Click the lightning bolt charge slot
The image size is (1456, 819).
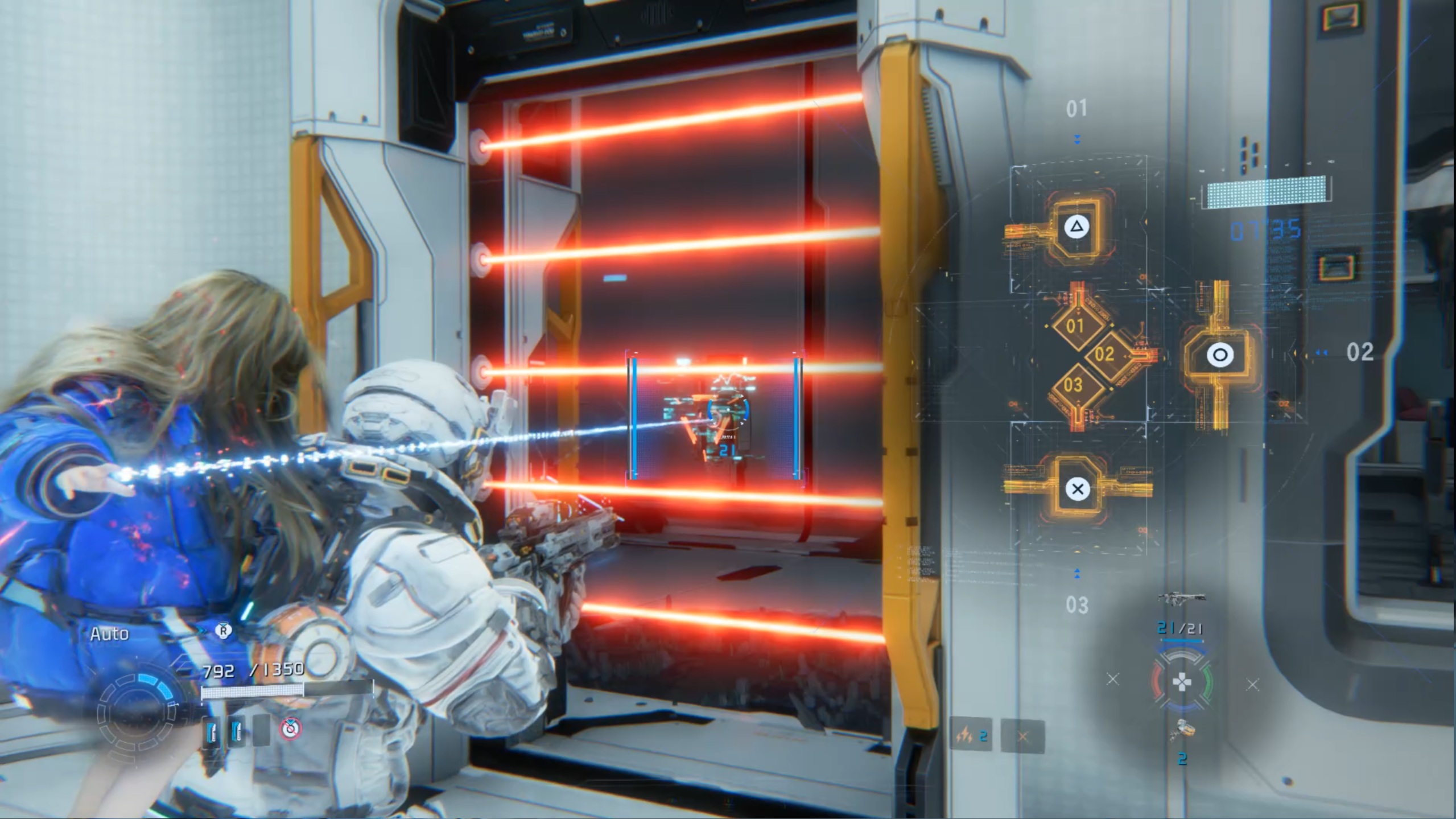tap(970, 736)
